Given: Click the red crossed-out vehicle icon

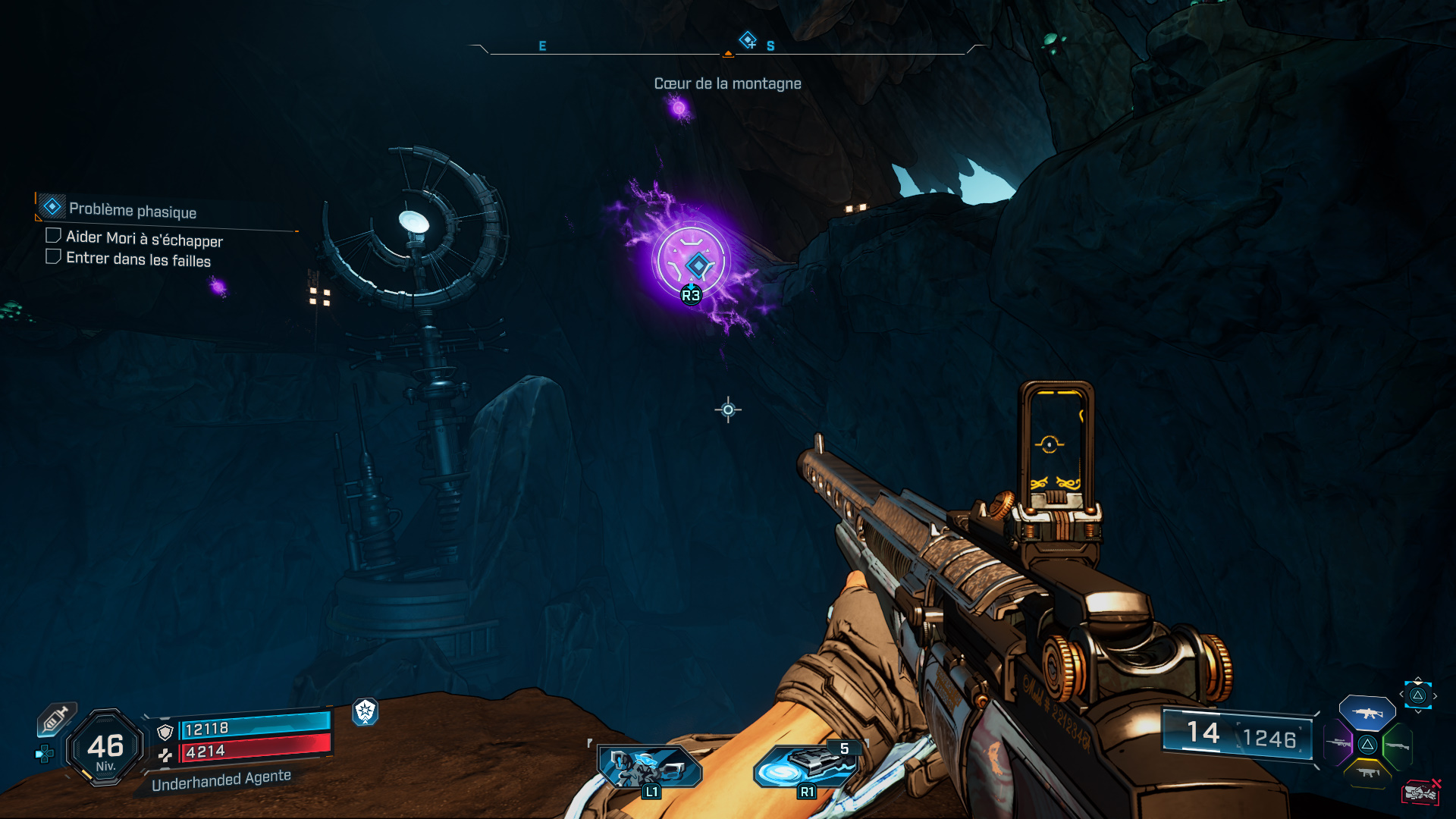Looking at the screenshot, I should click(x=1420, y=792).
